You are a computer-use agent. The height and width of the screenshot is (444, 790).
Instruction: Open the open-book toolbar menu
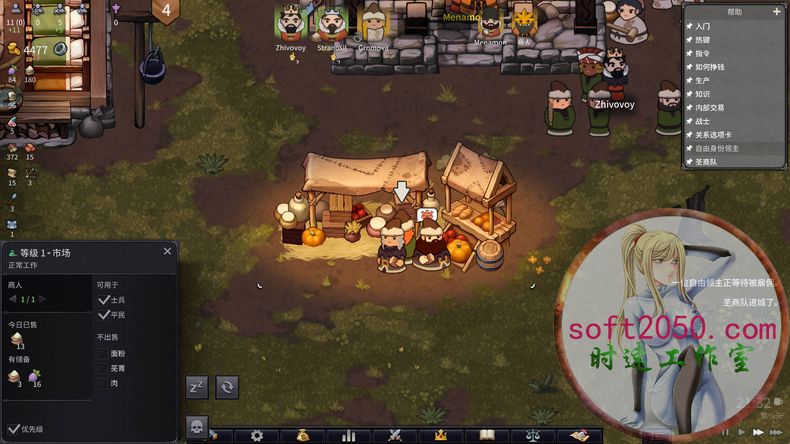pyautogui.click(x=487, y=436)
